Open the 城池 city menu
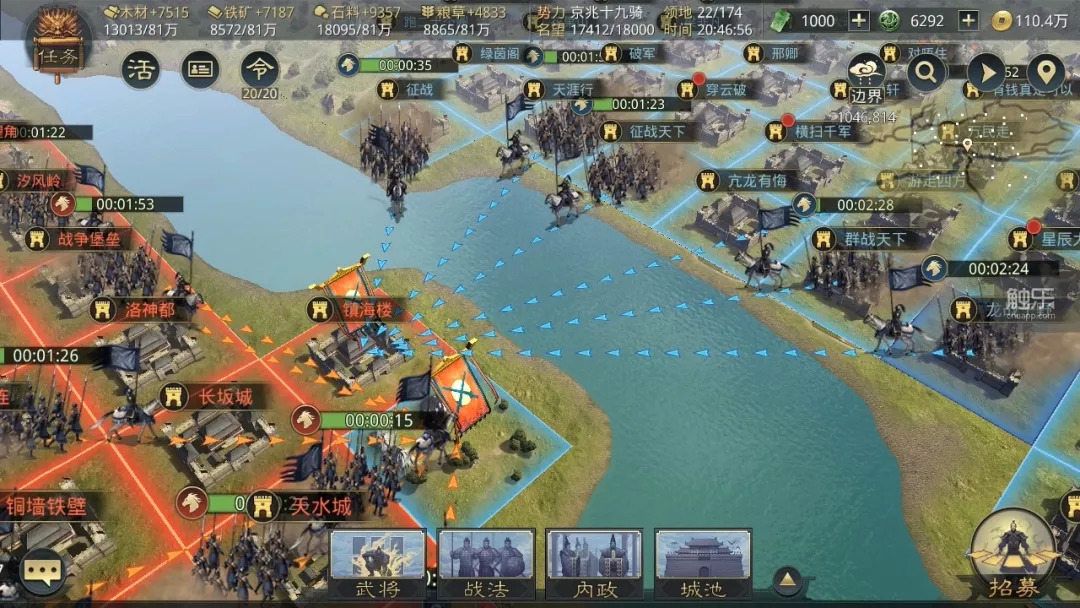 [703, 564]
